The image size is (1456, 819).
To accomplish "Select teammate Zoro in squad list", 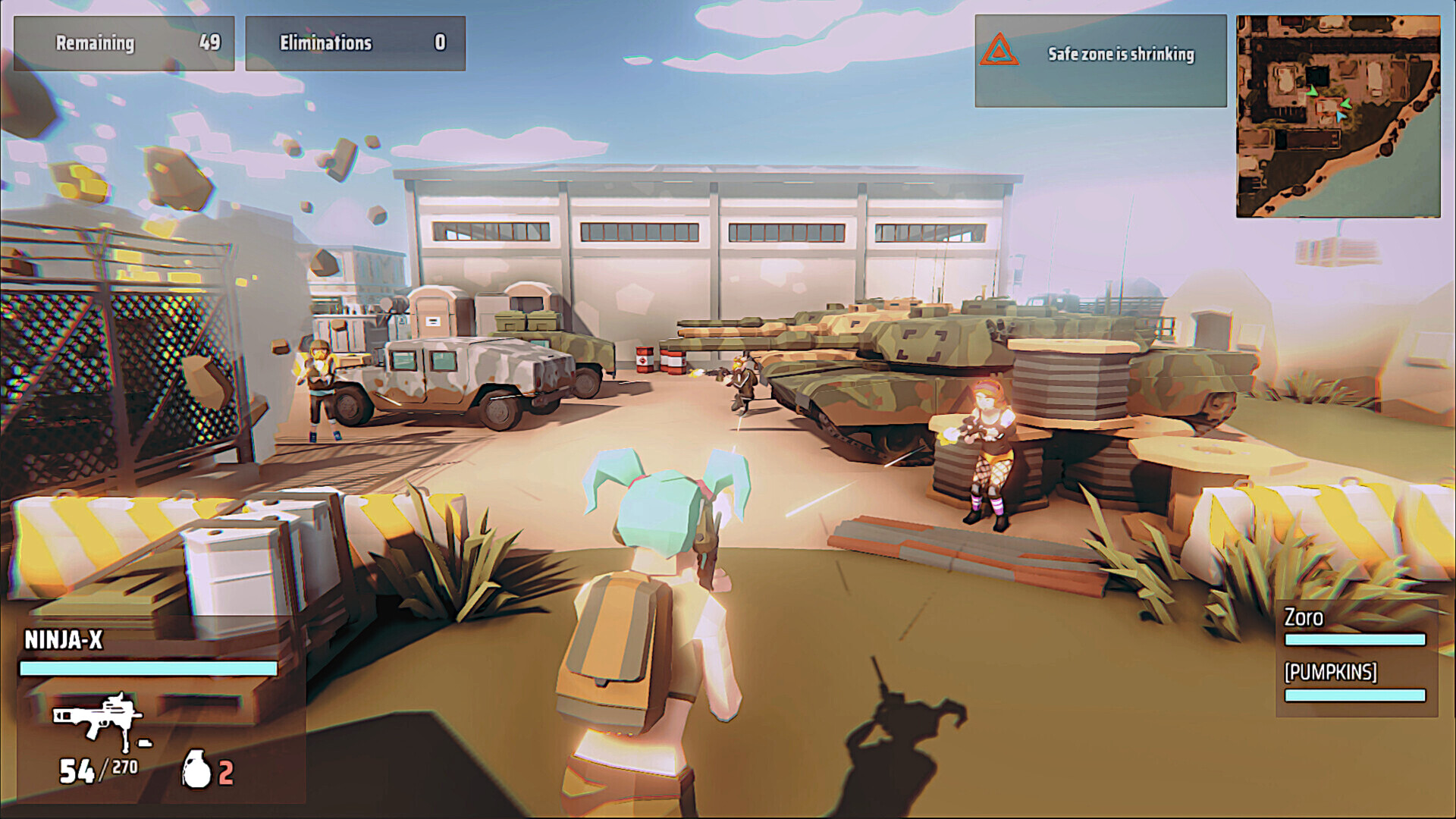I will click(1303, 618).
